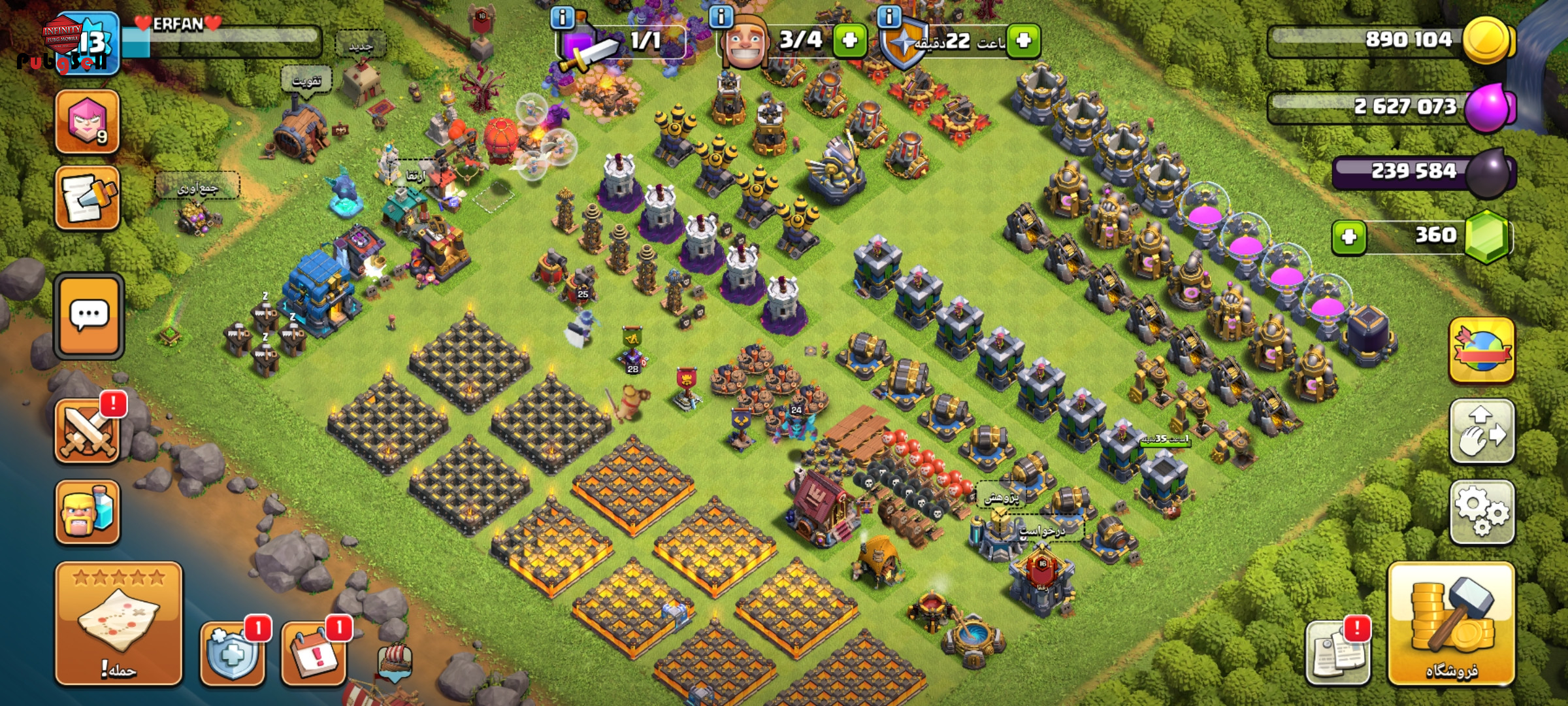This screenshot has width=1568, height=706.
Task: Open the level 13 player profile badge
Action: (x=88, y=43)
